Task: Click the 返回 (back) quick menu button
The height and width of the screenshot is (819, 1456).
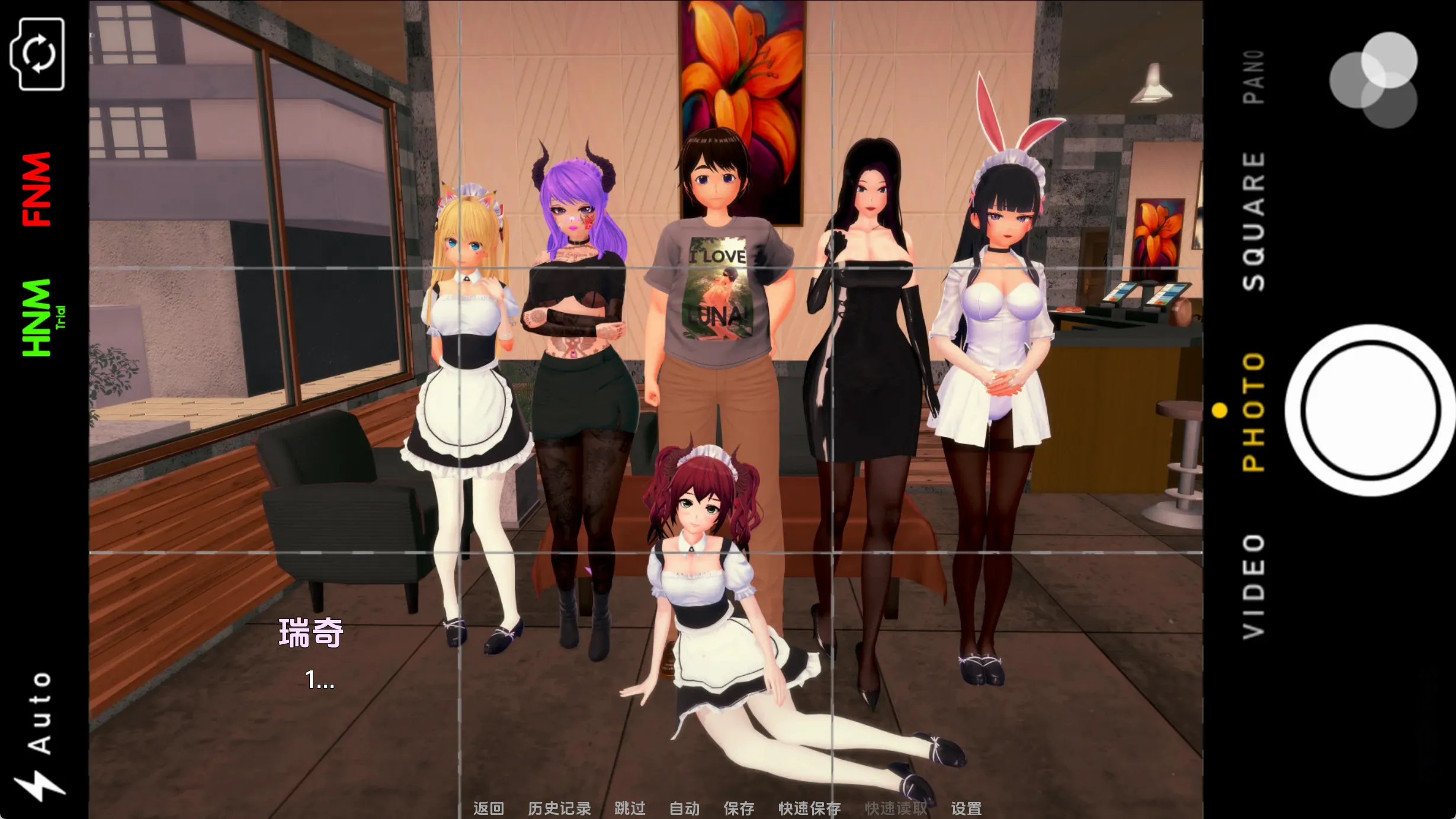Action: pyautogui.click(x=488, y=808)
